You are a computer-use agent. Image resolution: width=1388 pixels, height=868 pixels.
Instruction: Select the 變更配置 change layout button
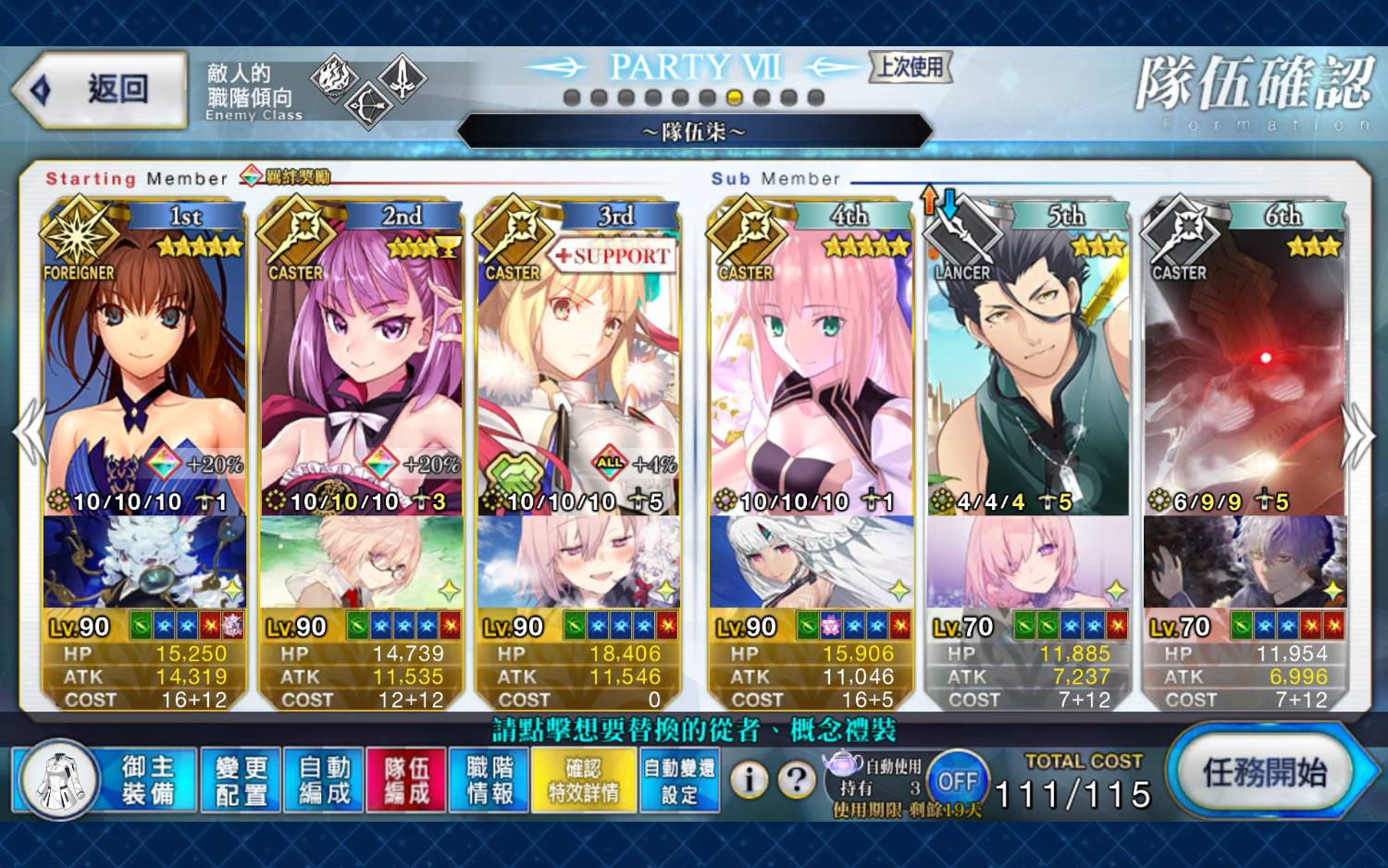pos(241,780)
